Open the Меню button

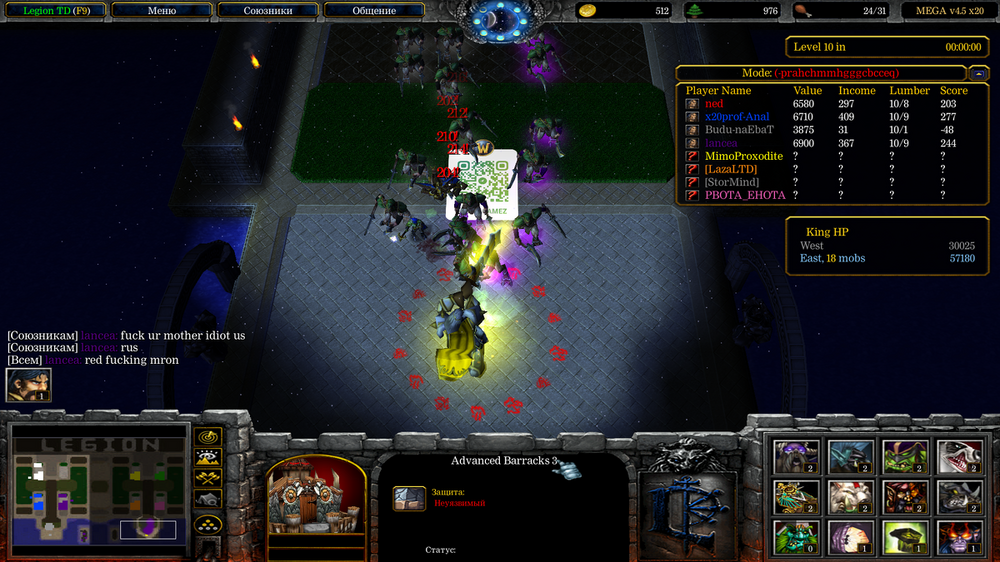[x=161, y=11]
